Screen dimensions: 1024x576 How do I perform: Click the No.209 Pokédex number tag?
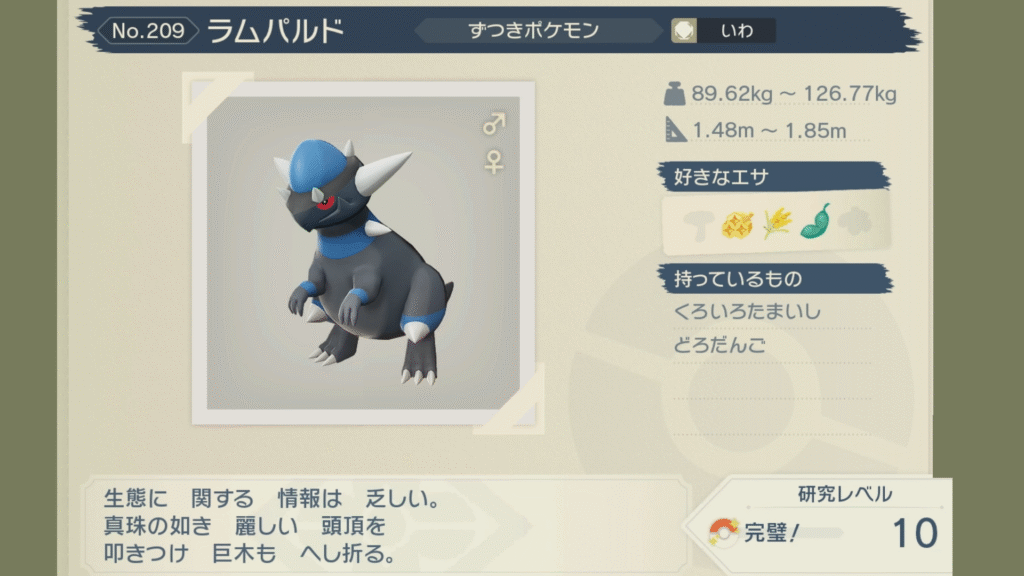147,31
